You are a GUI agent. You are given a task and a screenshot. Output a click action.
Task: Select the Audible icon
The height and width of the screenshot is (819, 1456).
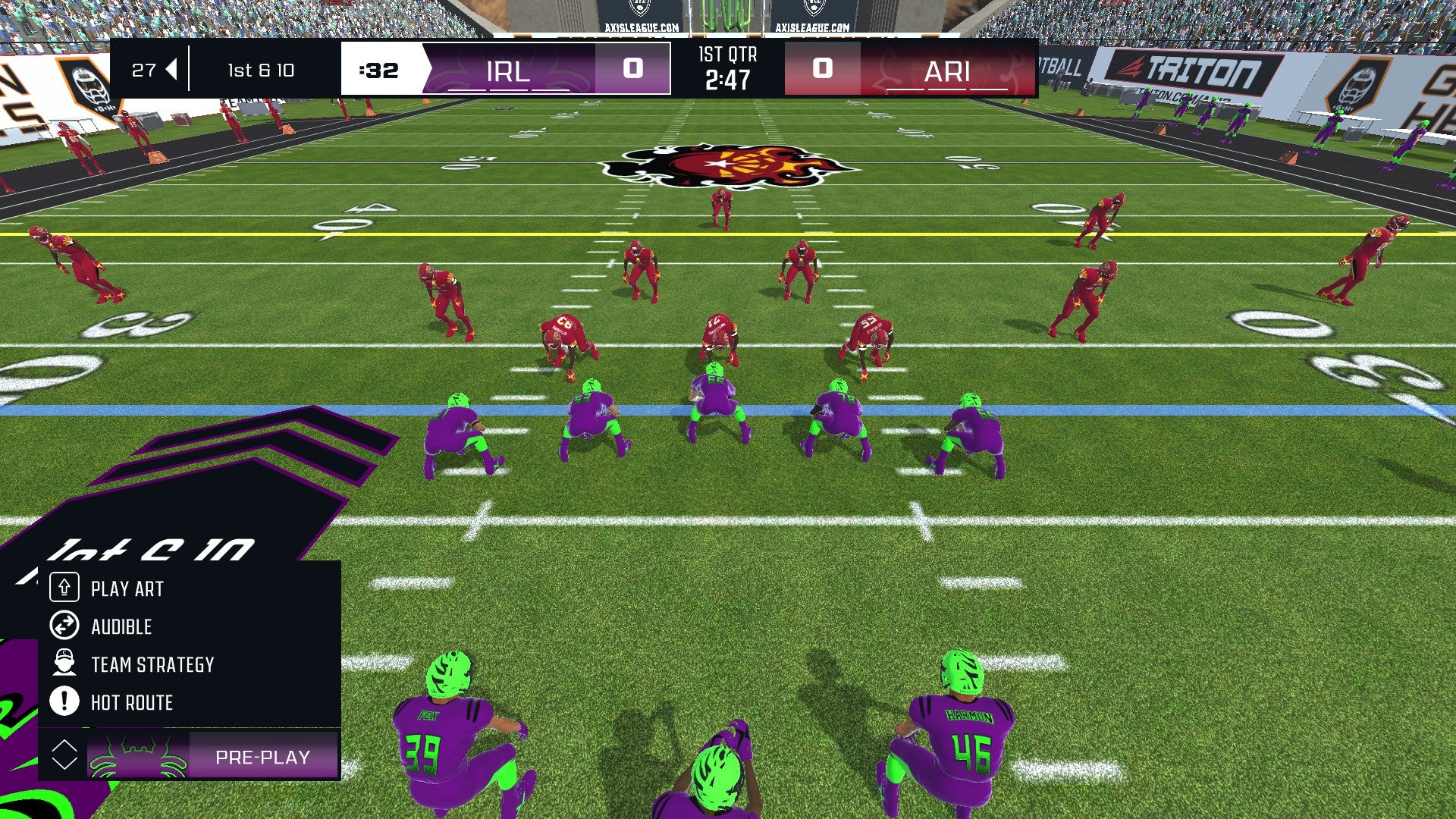click(65, 626)
